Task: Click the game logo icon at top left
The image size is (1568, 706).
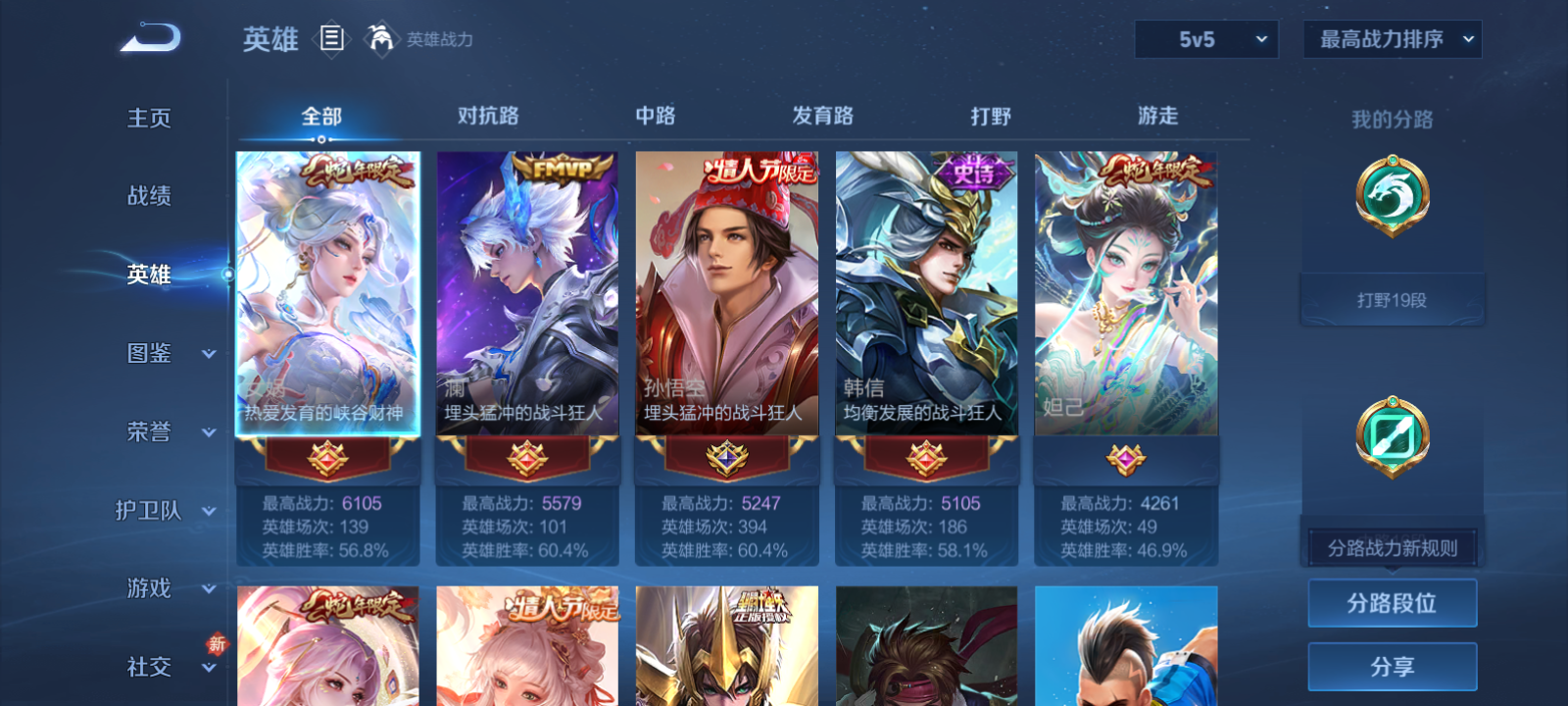Action: pyautogui.click(x=147, y=37)
